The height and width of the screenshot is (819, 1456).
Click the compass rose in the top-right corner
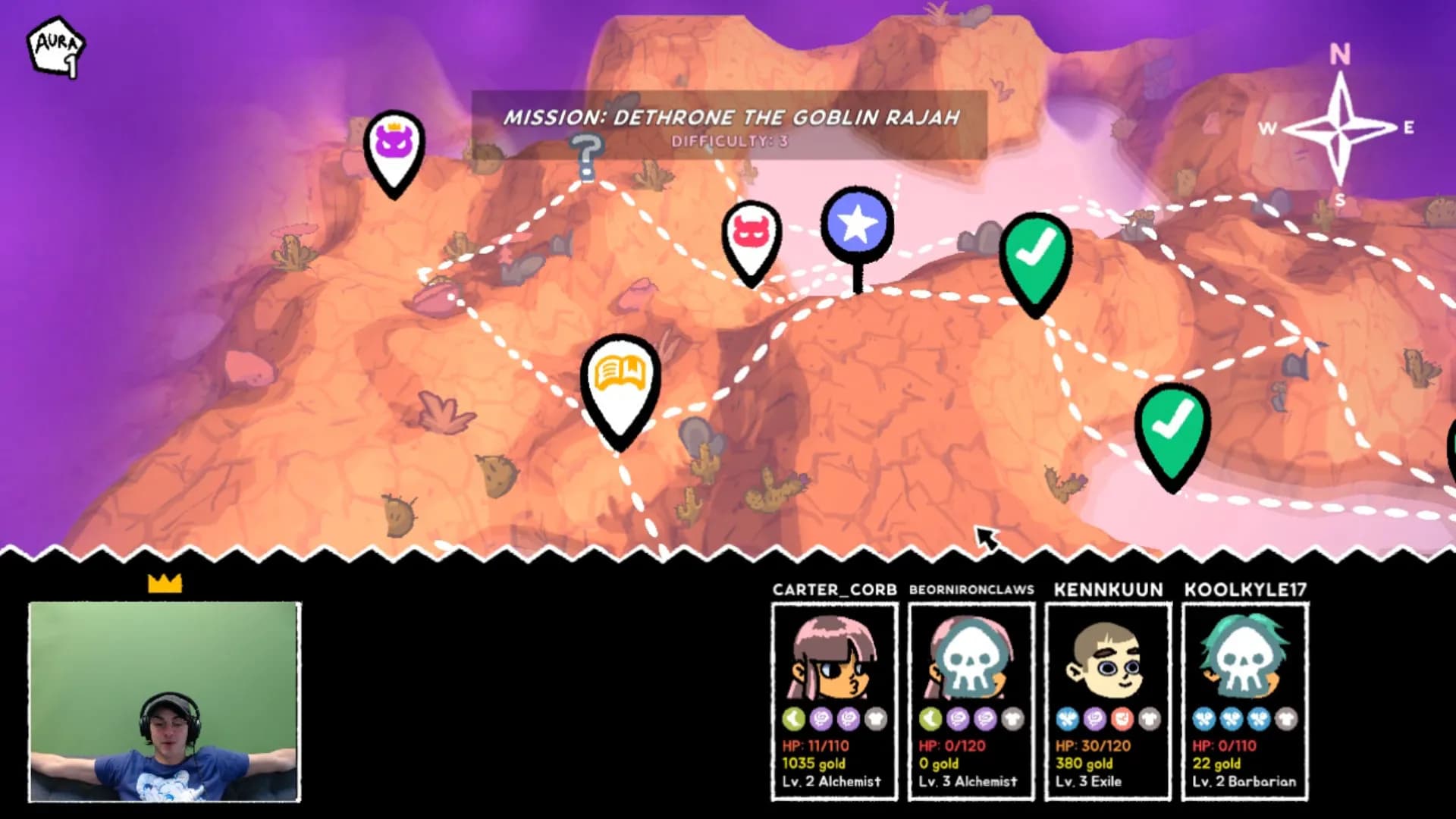tap(1339, 129)
